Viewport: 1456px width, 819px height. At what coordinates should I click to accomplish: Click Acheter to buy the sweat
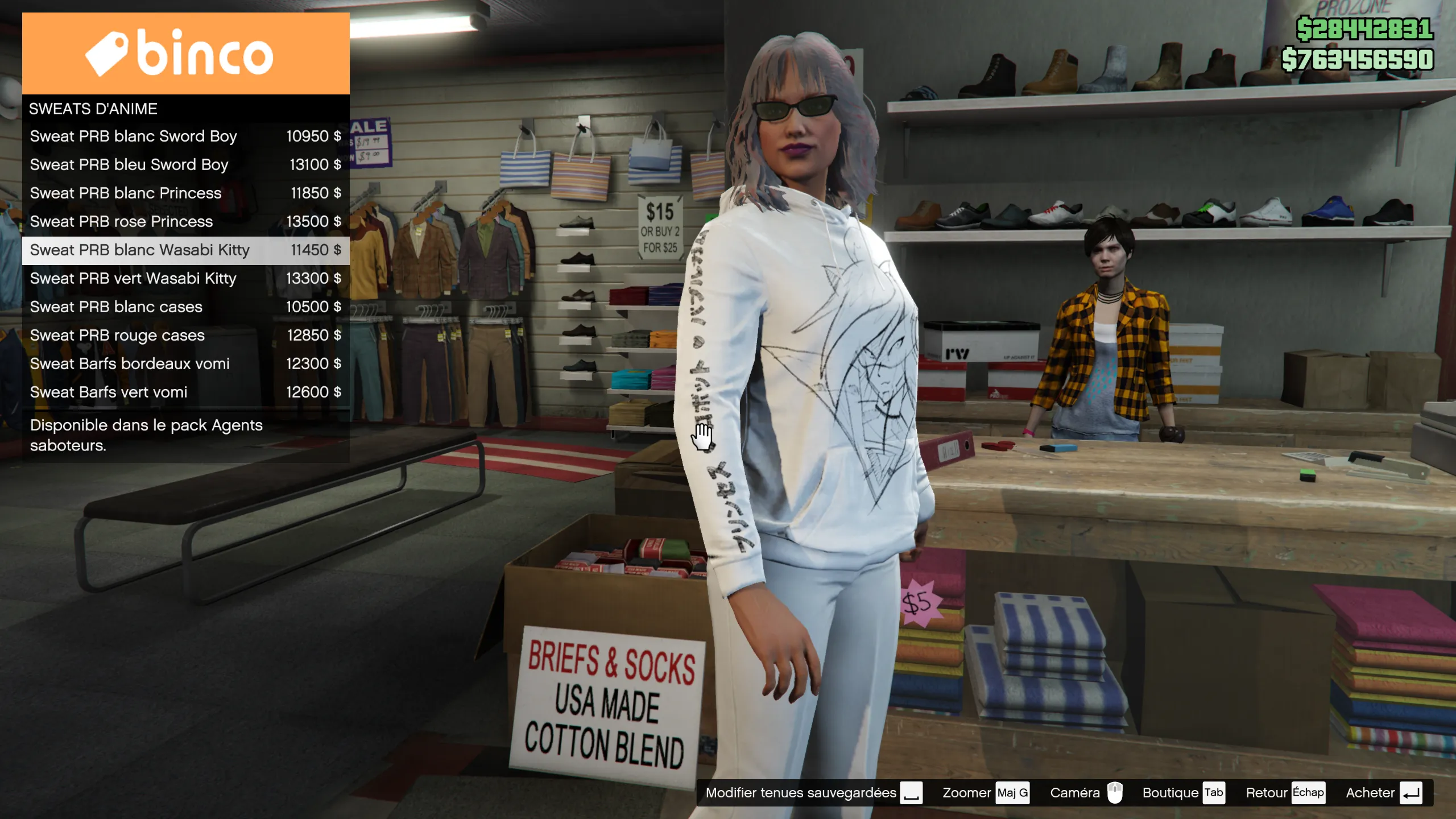1383,793
